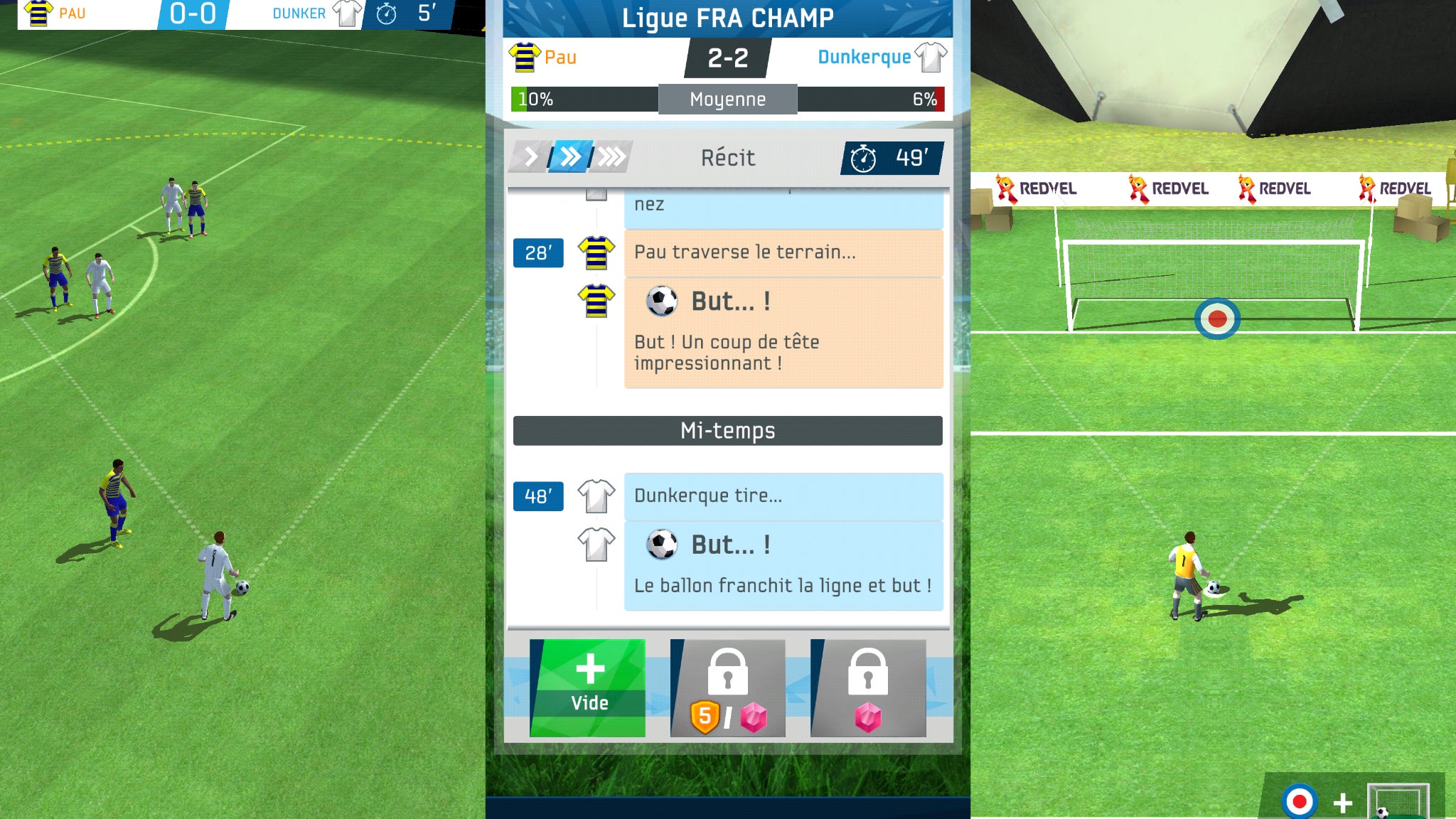
Task: Click the 28' chevron timestamp to expand event
Action: pos(538,253)
